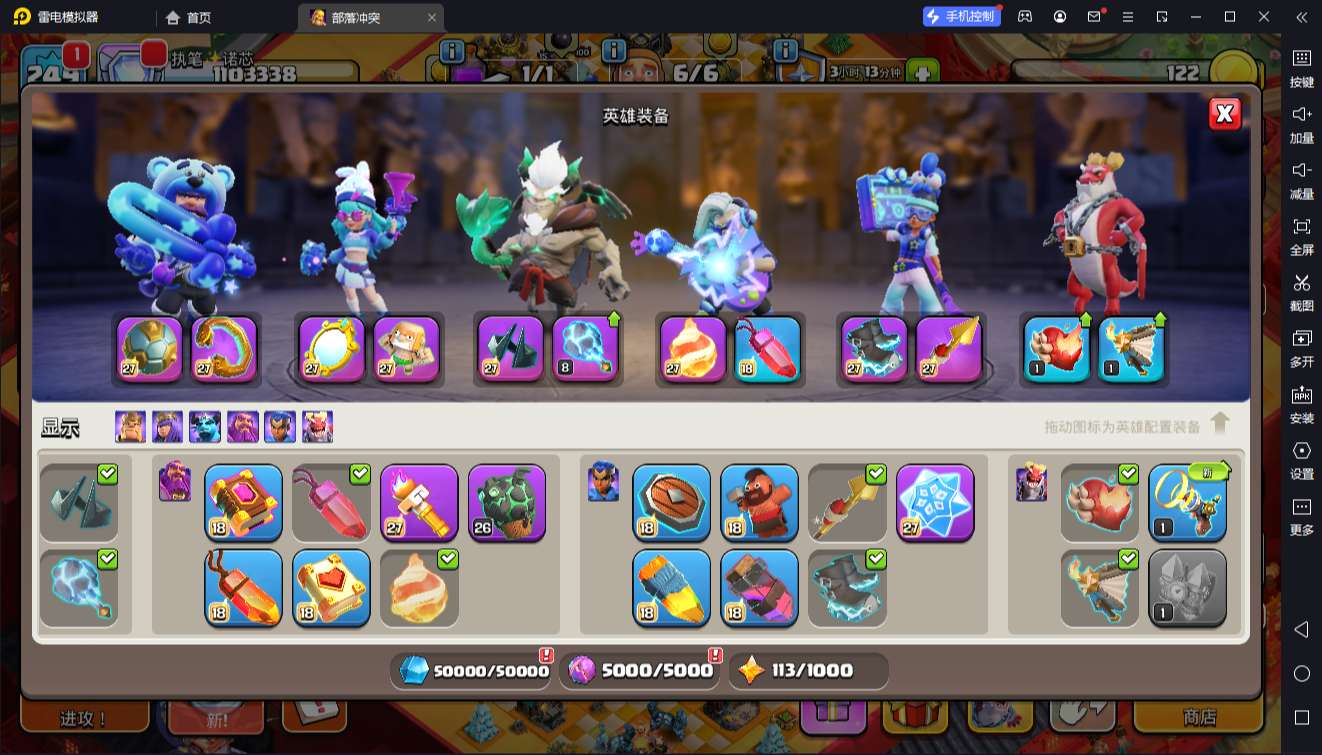Select the equipped golden spear equipment

tap(949, 349)
